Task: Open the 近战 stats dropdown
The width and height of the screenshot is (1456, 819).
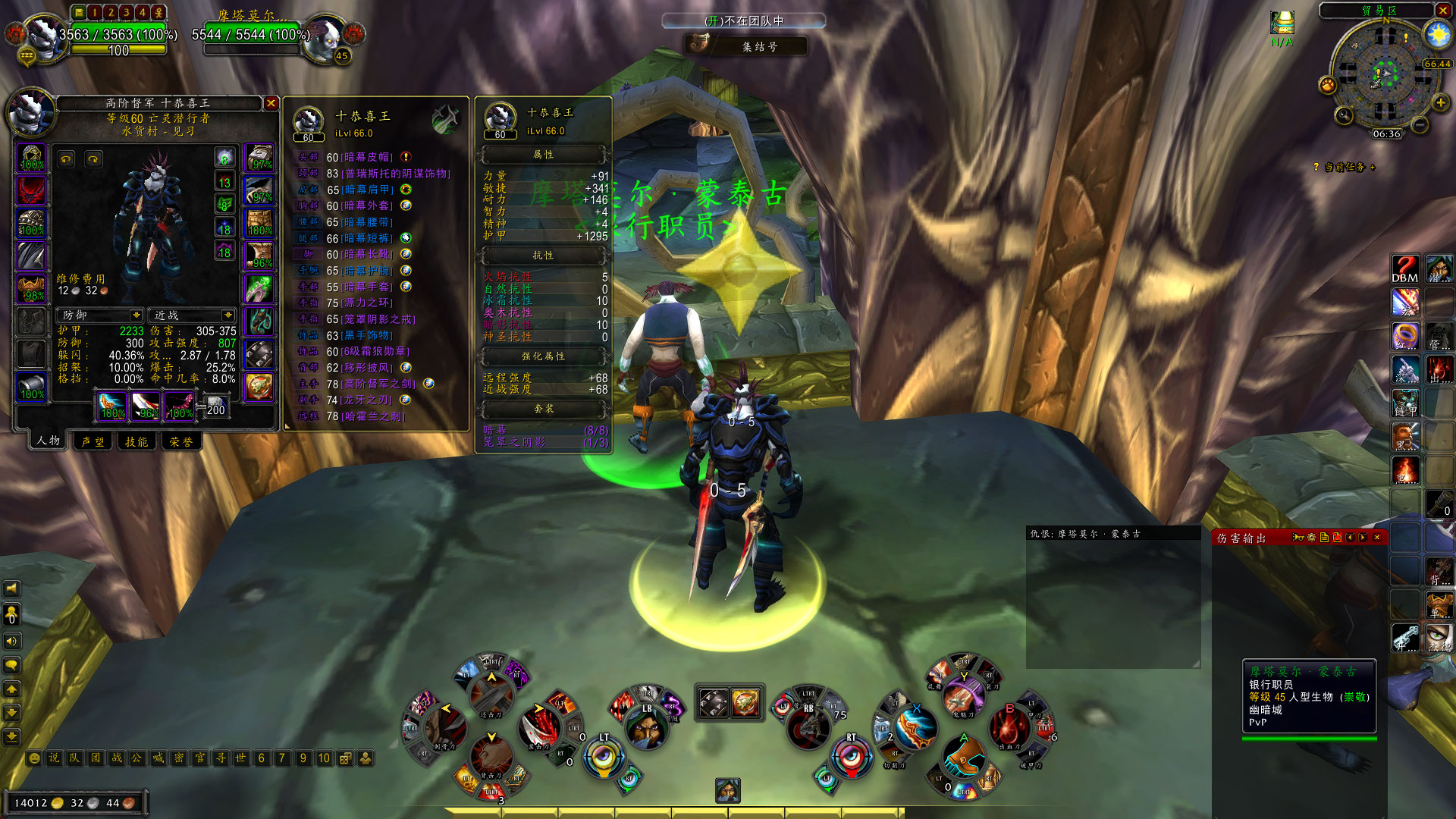Action: coord(227,315)
